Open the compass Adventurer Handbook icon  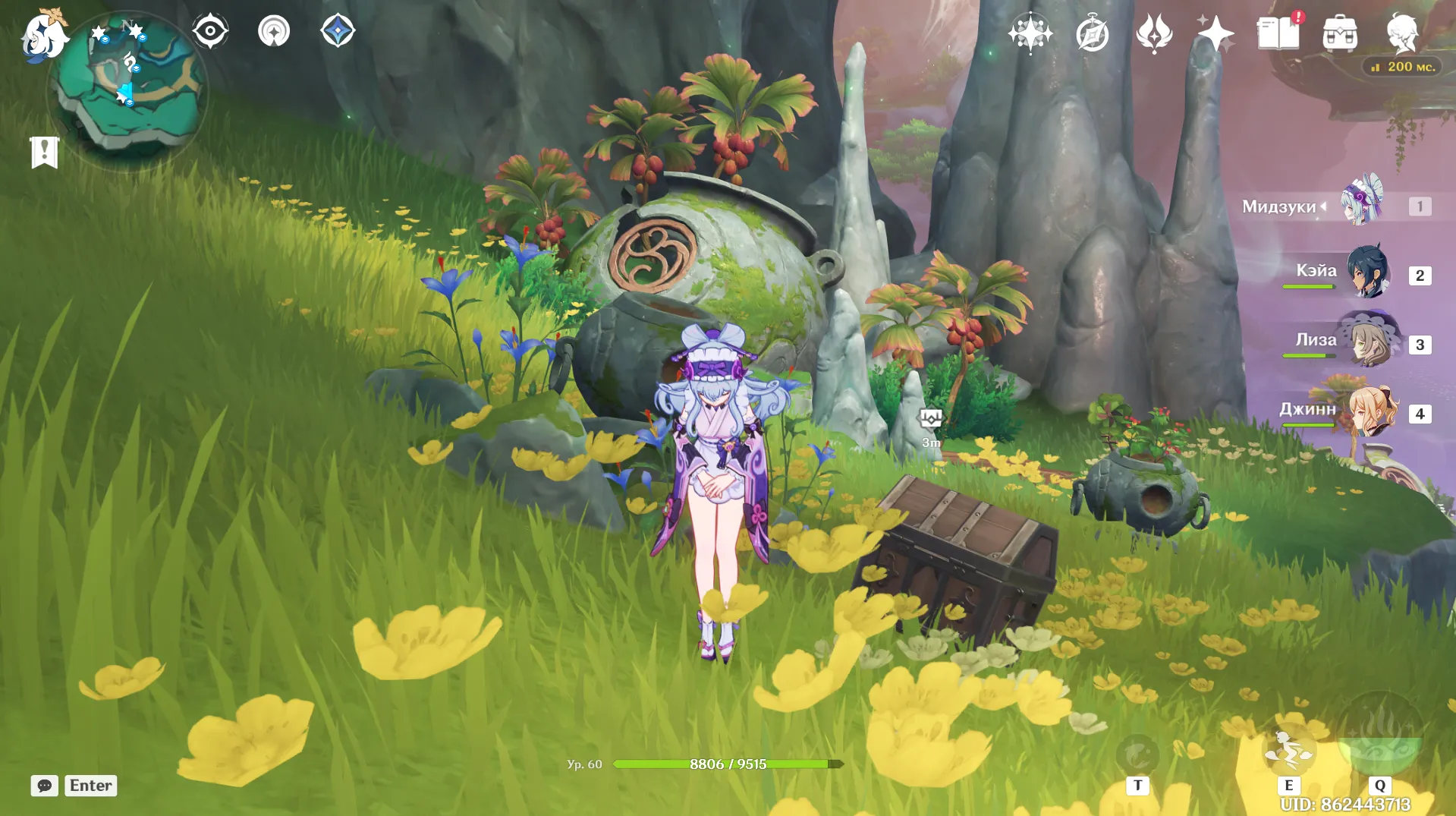click(x=1092, y=34)
